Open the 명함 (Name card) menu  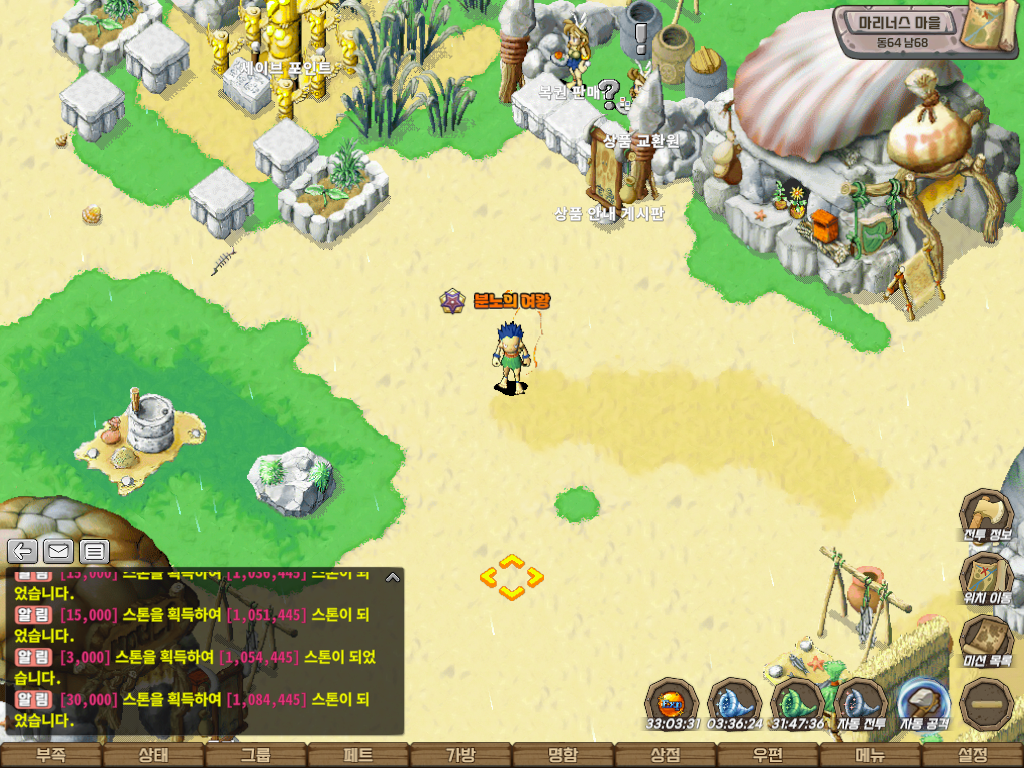coord(563,756)
